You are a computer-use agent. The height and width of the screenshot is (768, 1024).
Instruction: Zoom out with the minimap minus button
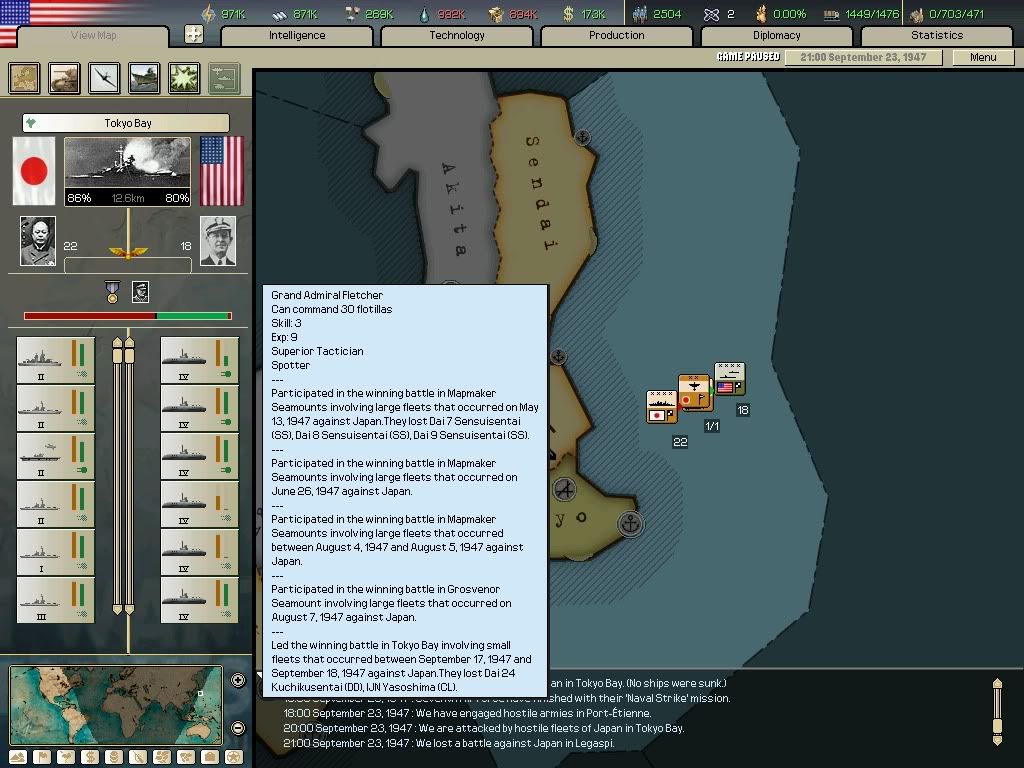(238, 727)
